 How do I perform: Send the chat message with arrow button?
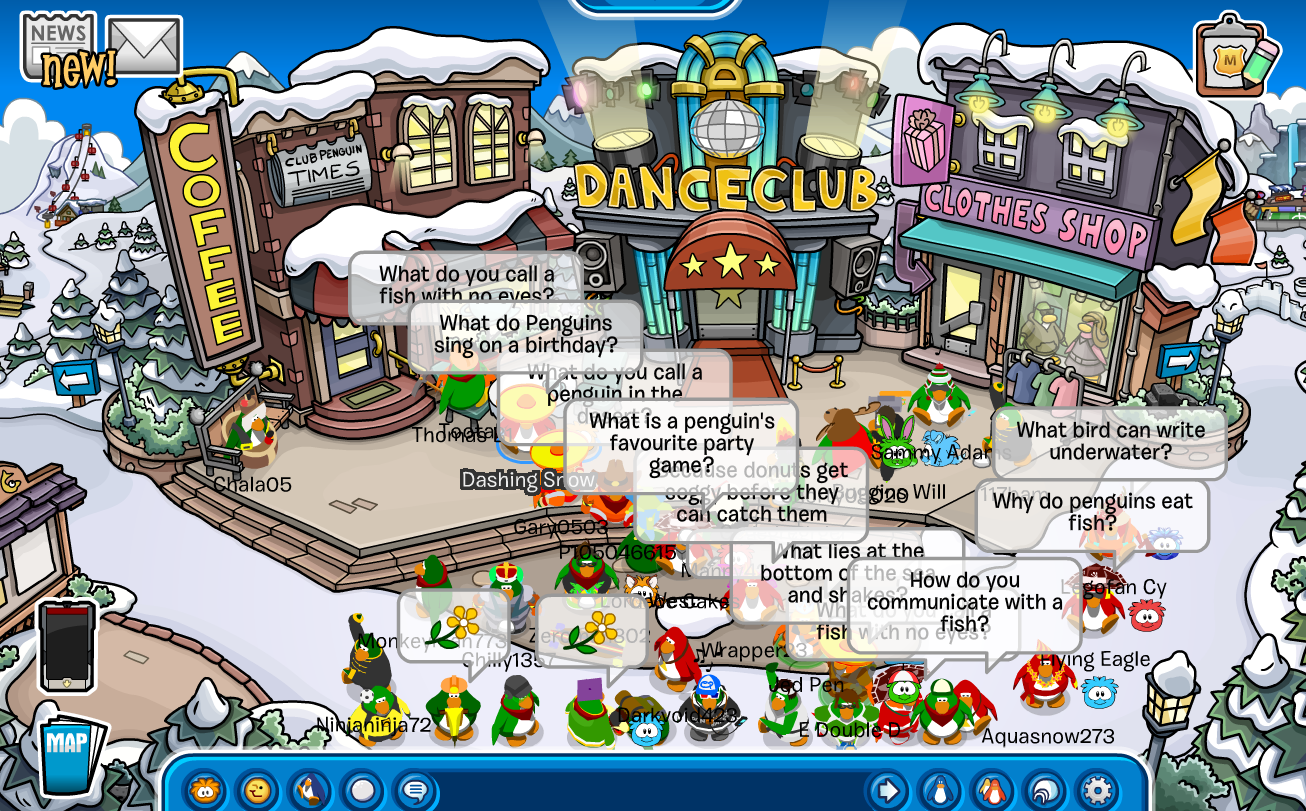click(x=887, y=790)
